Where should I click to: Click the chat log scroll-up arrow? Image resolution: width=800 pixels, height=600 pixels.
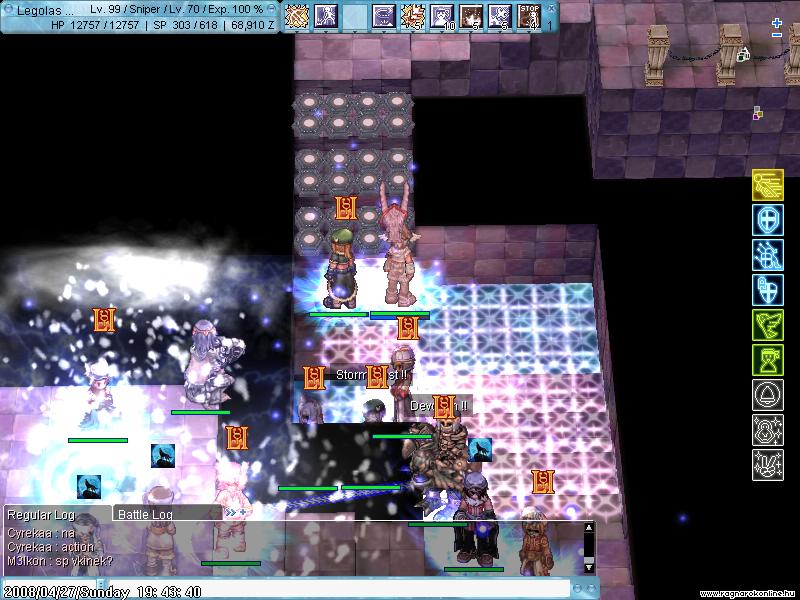click(x=589, y=527)
